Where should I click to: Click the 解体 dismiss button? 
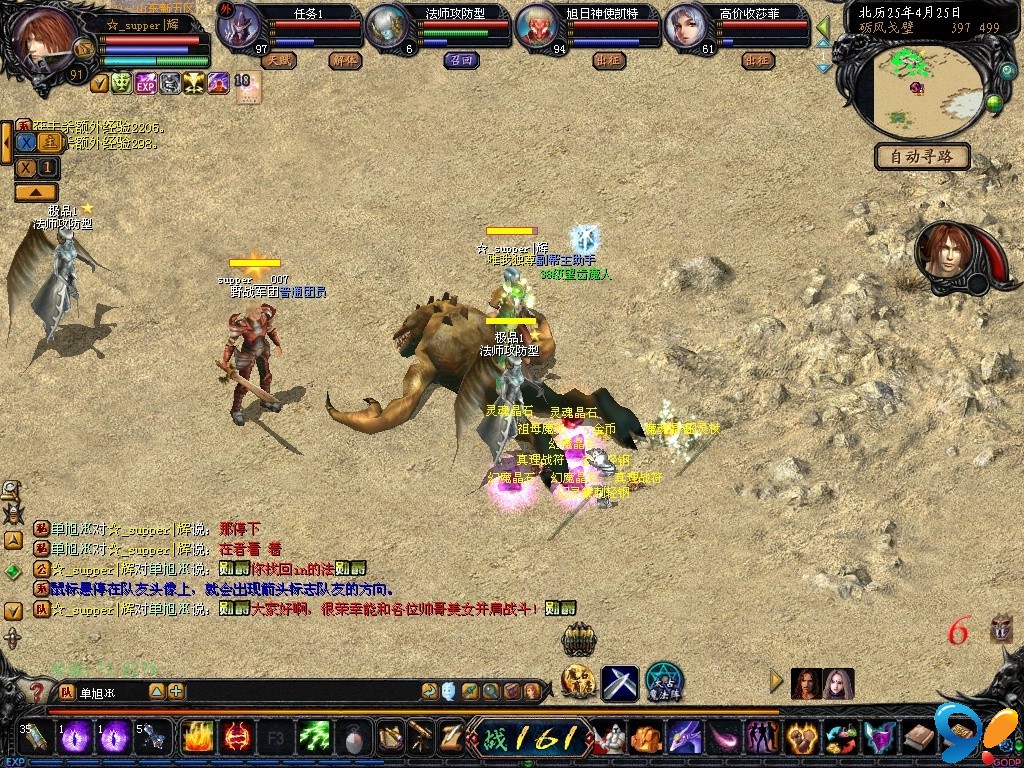[344, 60]
